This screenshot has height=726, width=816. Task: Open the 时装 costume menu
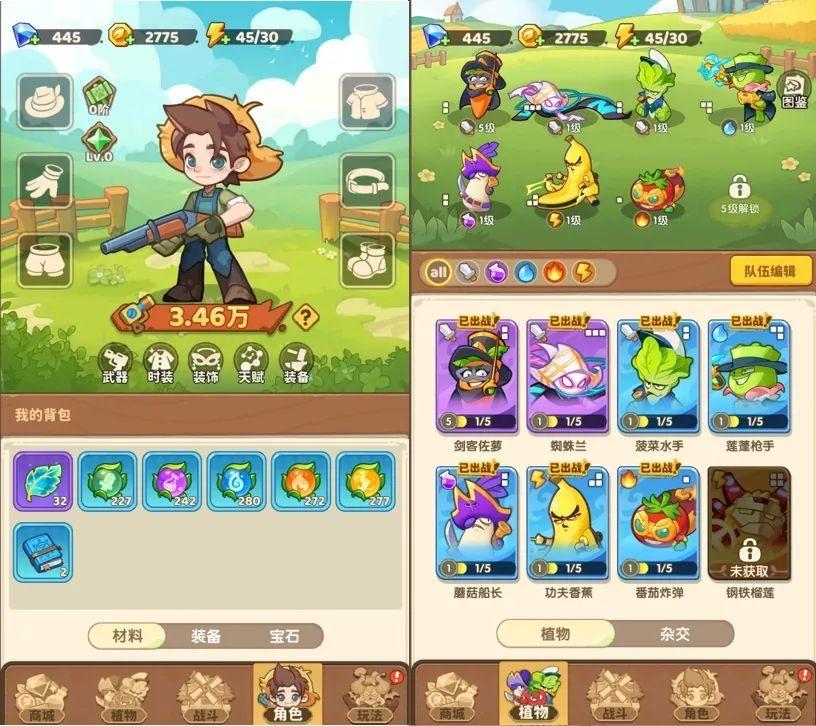tap(160, 362)
